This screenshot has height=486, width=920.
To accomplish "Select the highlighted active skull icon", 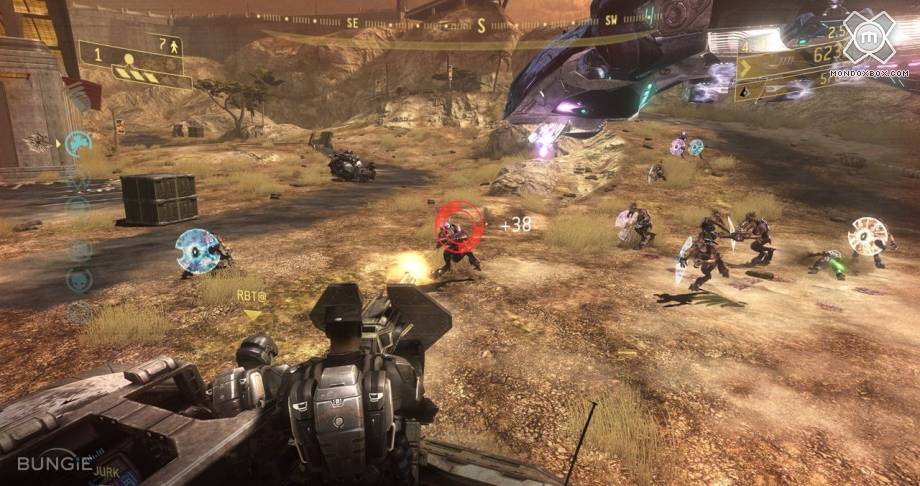I will coord(78,143).
